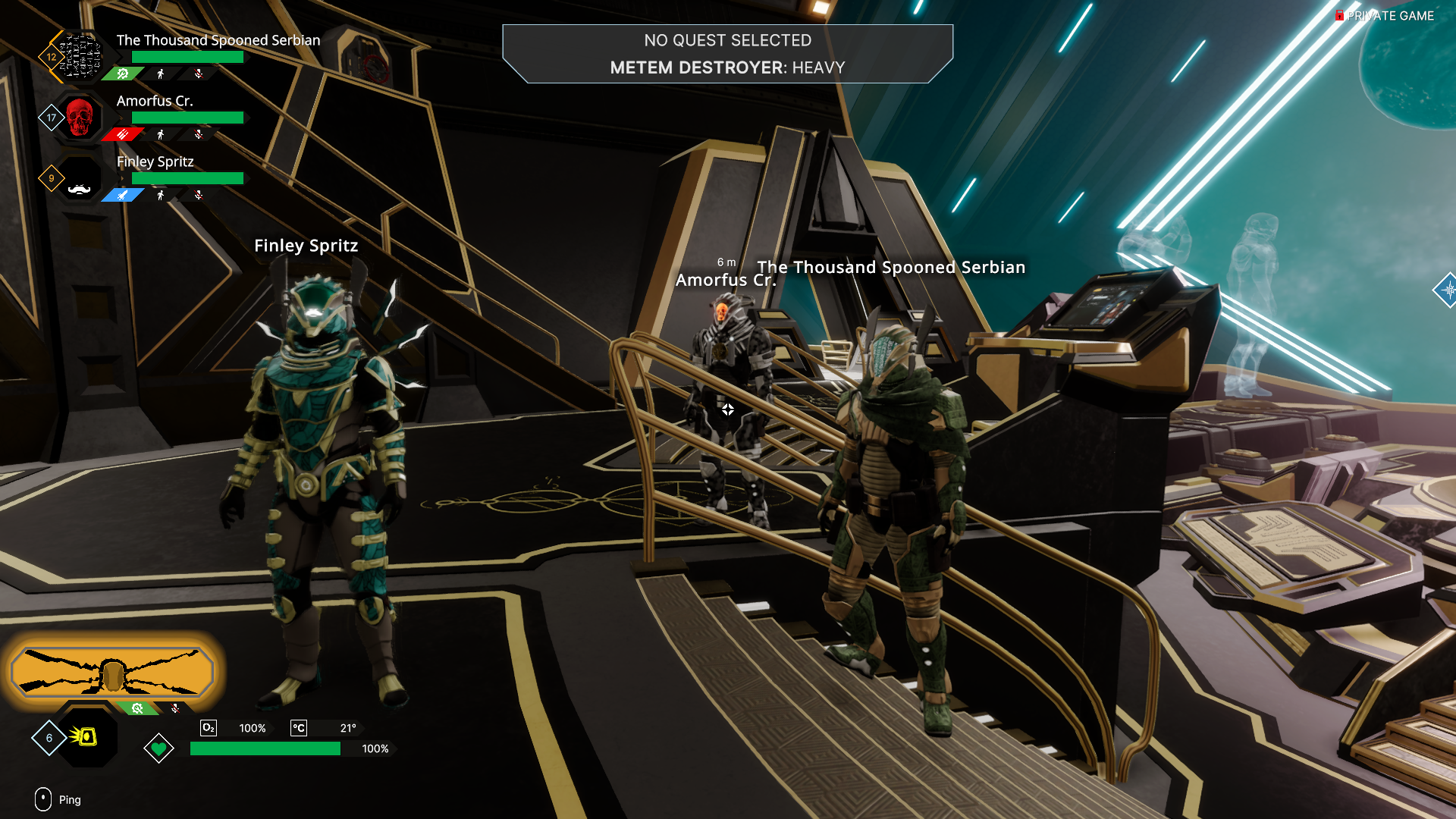1456x819 pixels.
Task: Click the Private Game lock indicator
Action: coord(1340,15)
